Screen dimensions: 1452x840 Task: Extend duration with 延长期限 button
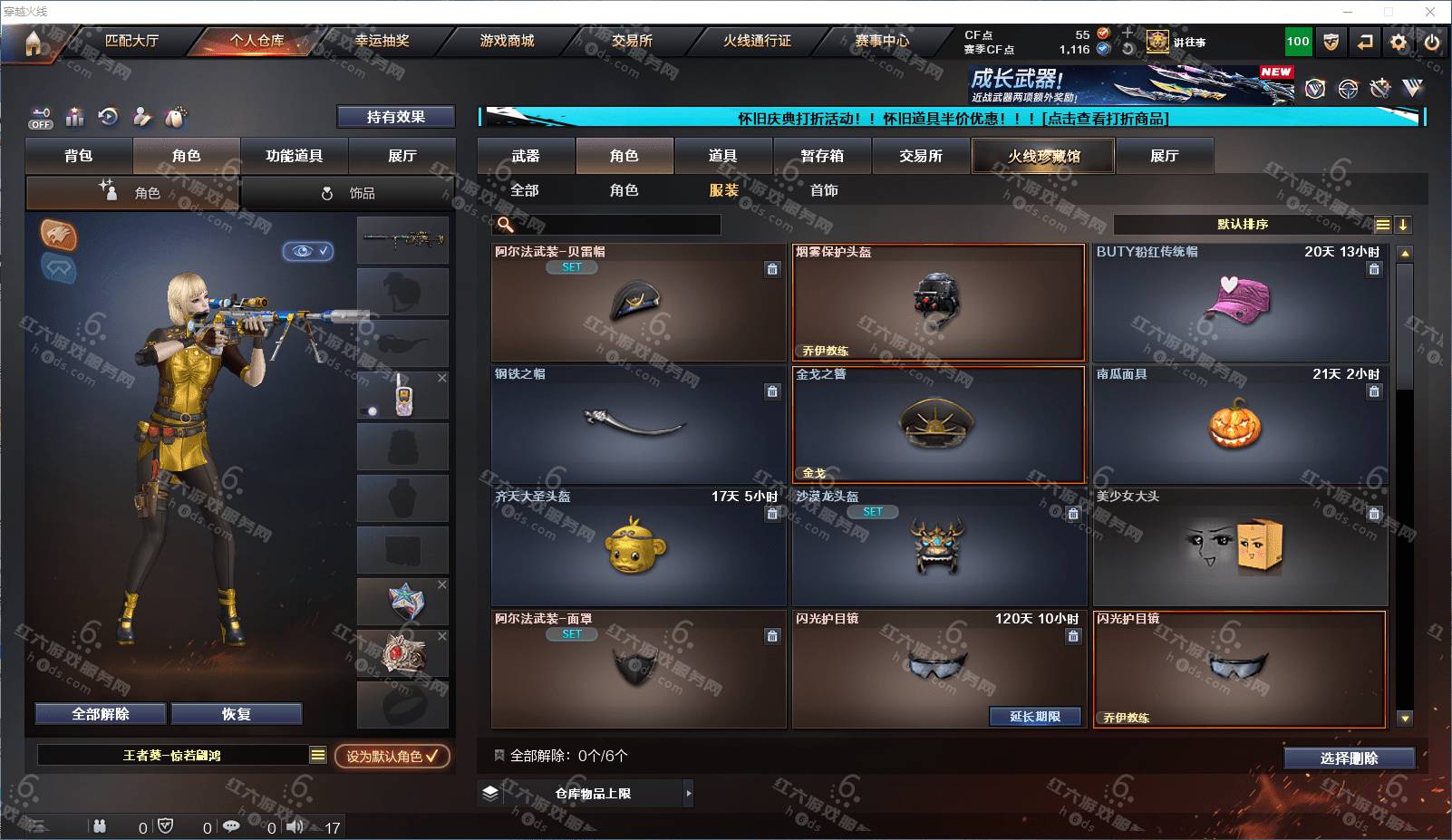pos(1035,717)
